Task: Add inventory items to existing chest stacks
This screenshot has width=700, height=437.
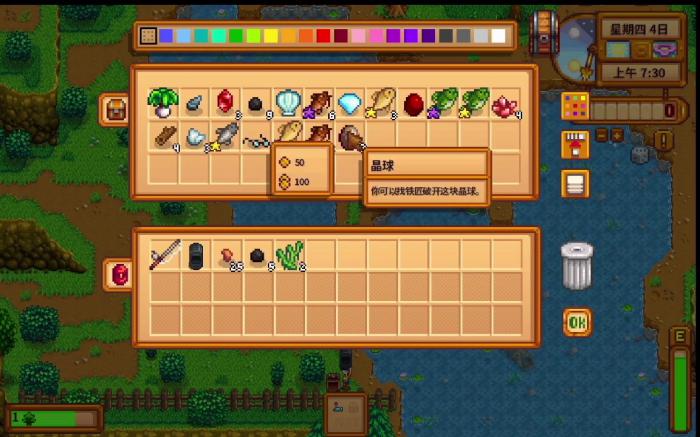Action: pyautogui.click(x=576, y=146)
